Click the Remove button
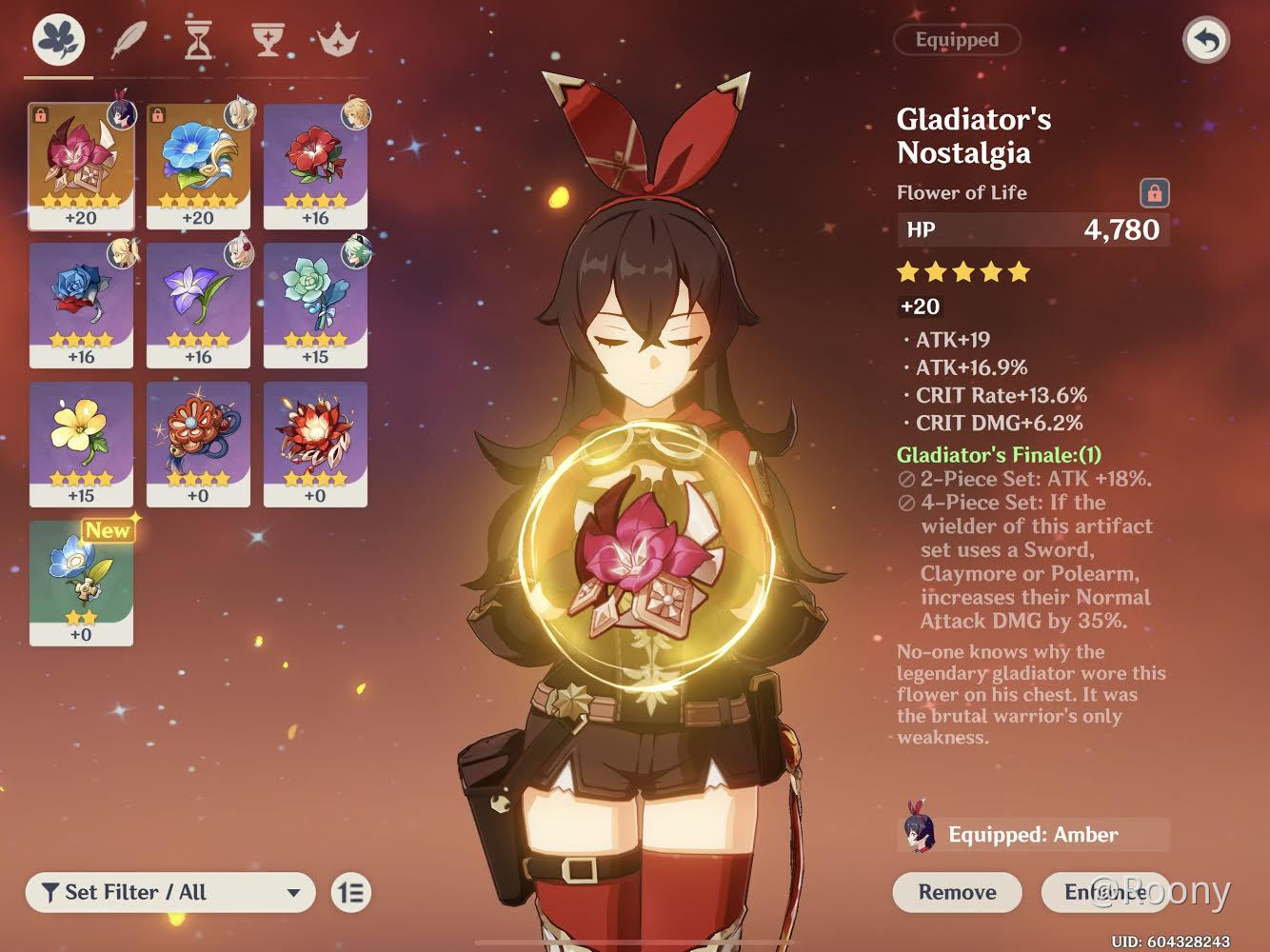 [x=956, y=893]
